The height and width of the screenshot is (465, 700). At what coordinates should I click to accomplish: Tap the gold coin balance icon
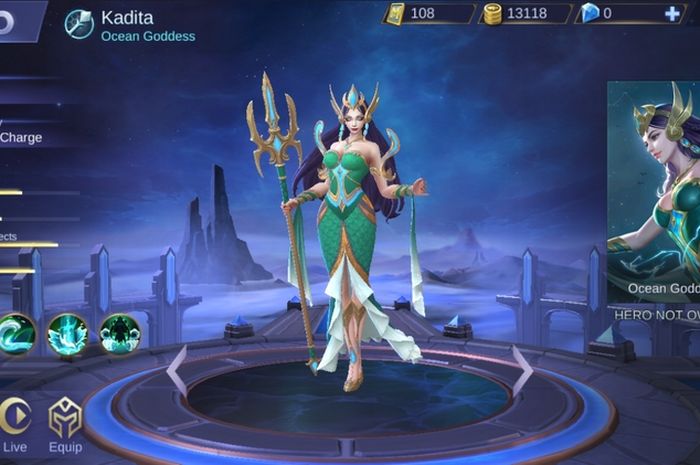492,13
